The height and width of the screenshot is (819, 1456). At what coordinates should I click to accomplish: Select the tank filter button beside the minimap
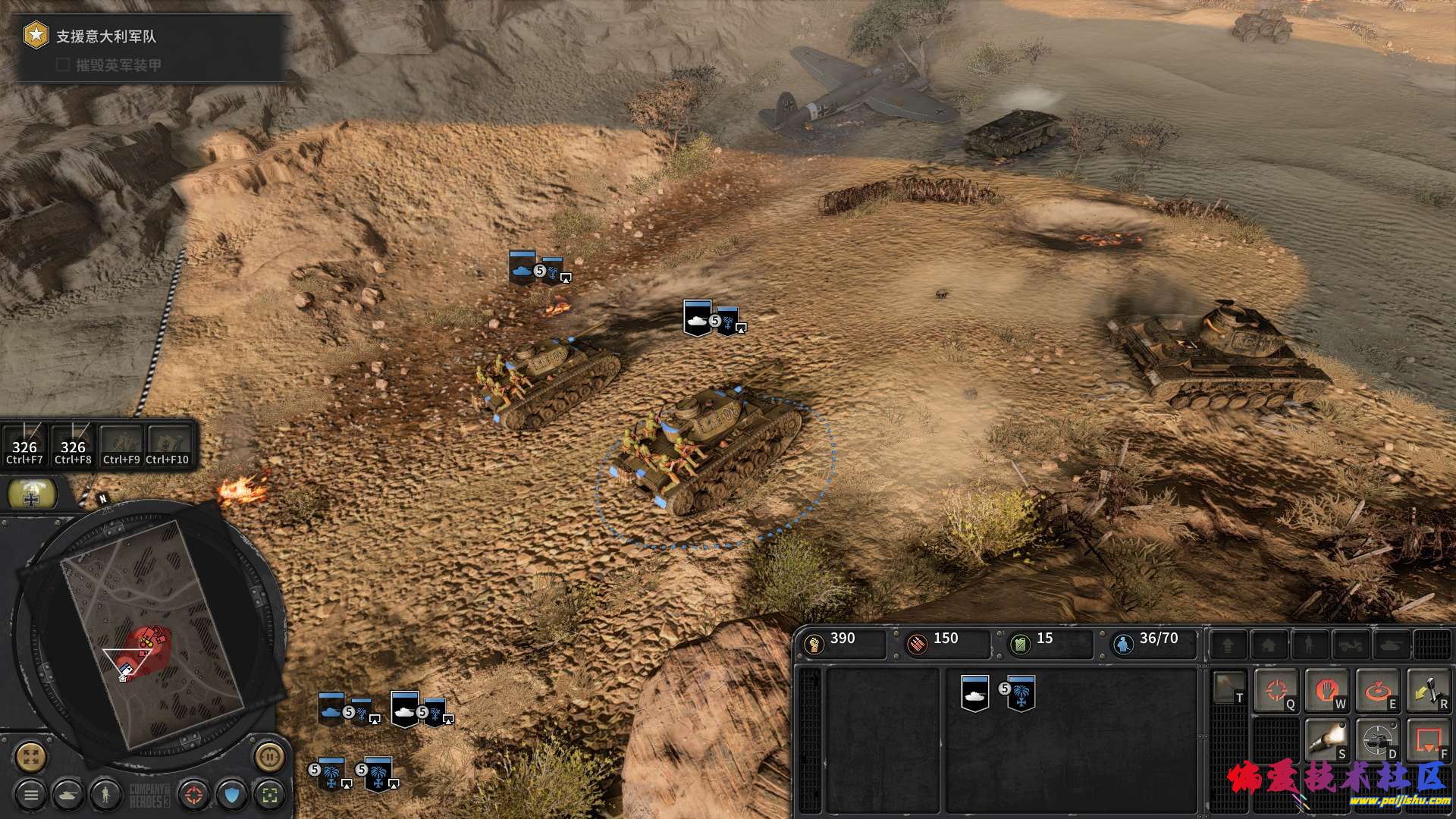68,795
